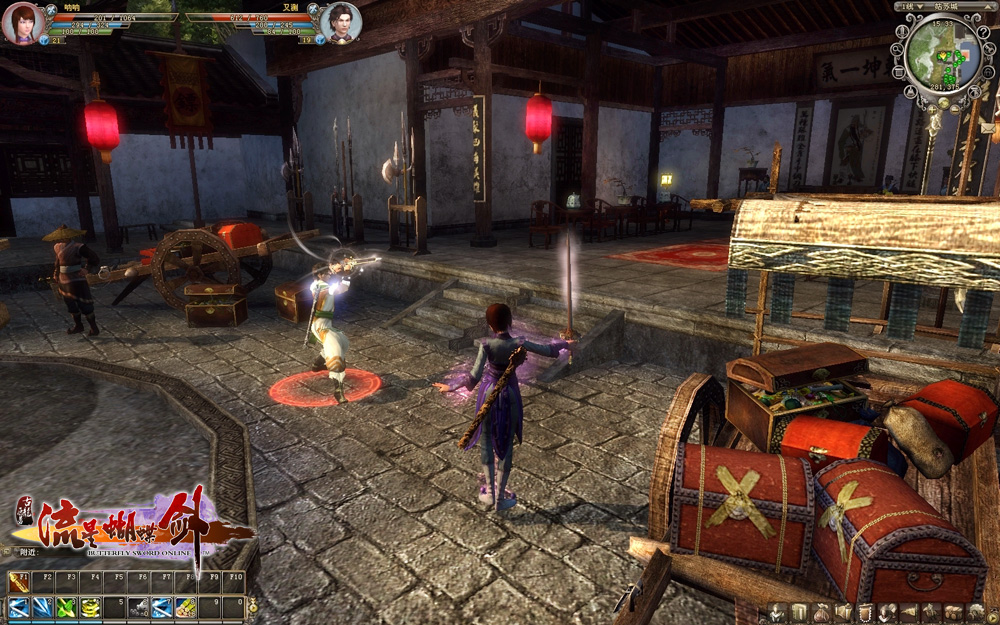Activate the yellow spiral skill in slot 4
This screenshot has height=625, width=1000.
tap(90, 606)
